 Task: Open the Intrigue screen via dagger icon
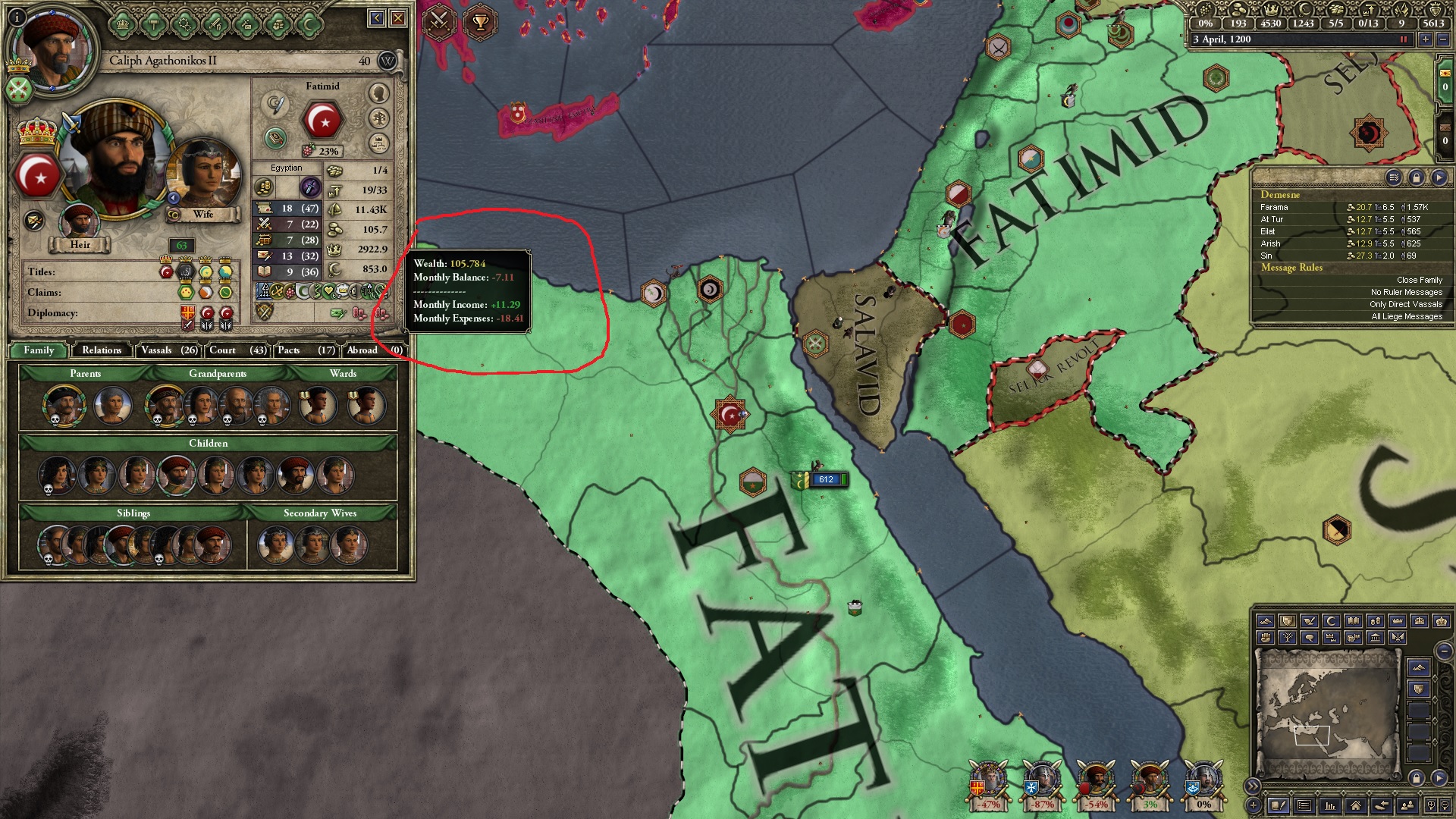pos(245,24)
